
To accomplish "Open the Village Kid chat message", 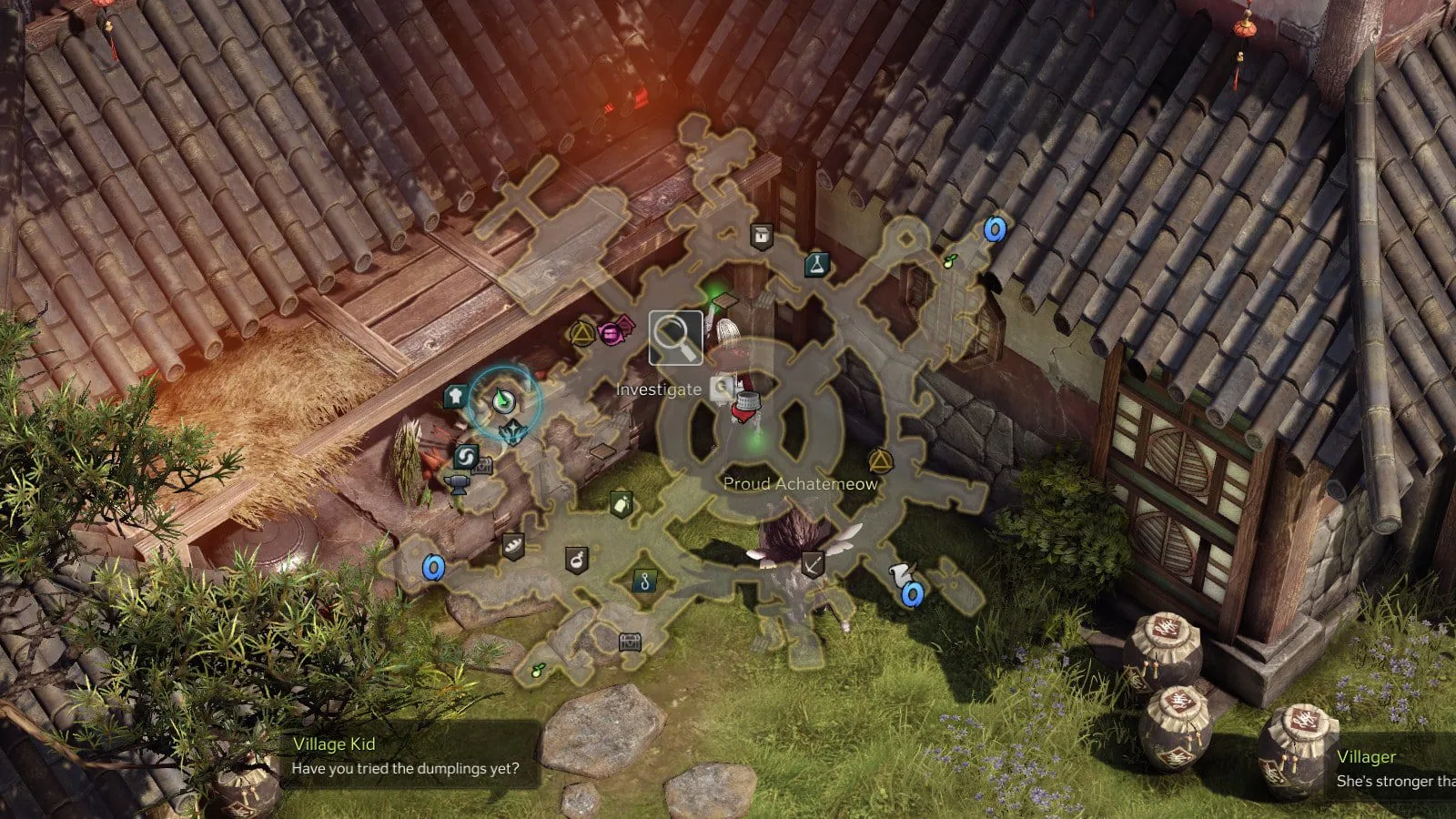I will 405,756.
